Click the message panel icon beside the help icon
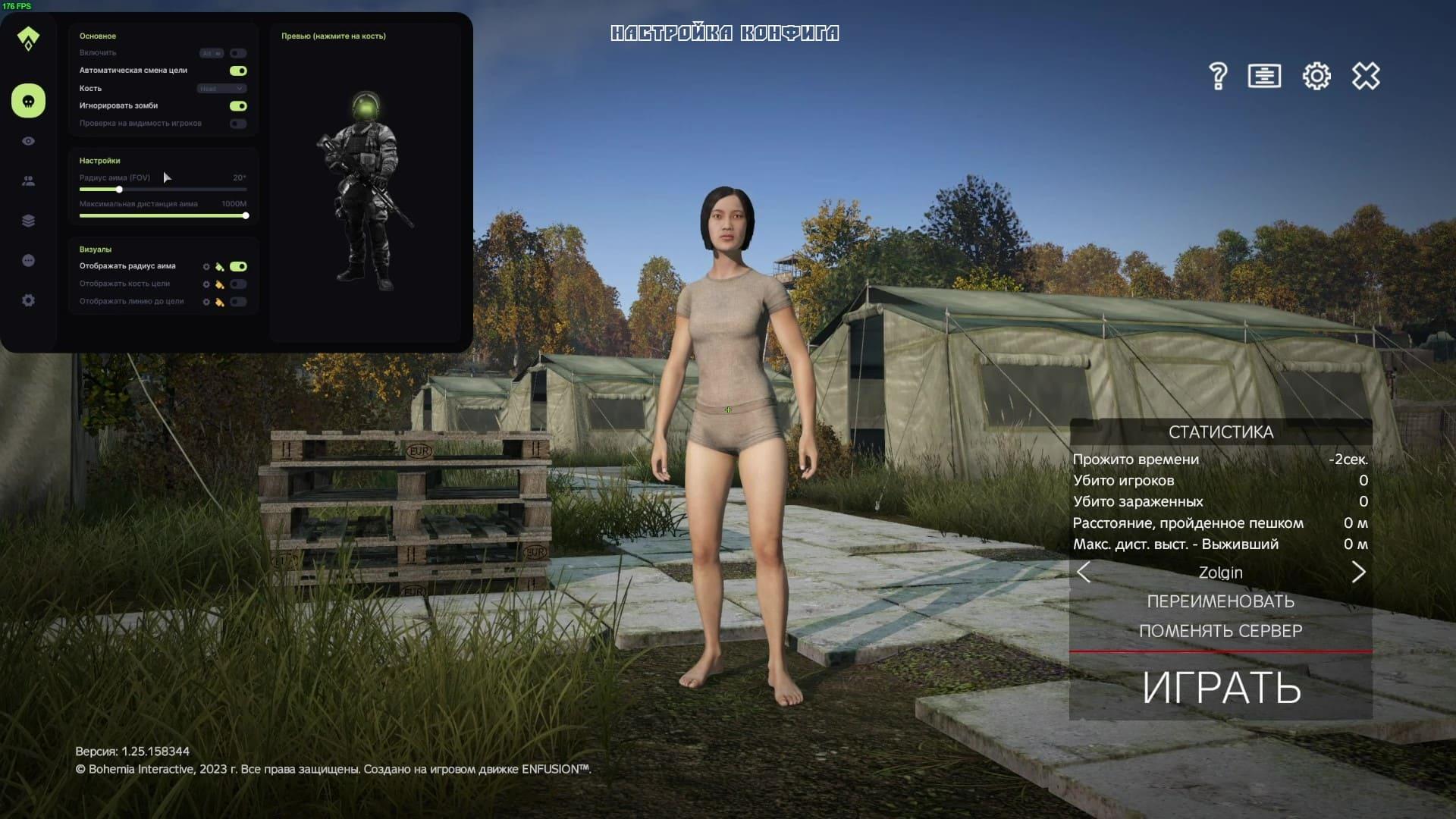Image resolution: width=1456 pixels, height=819 pixels. click(x=1264, y=76)
